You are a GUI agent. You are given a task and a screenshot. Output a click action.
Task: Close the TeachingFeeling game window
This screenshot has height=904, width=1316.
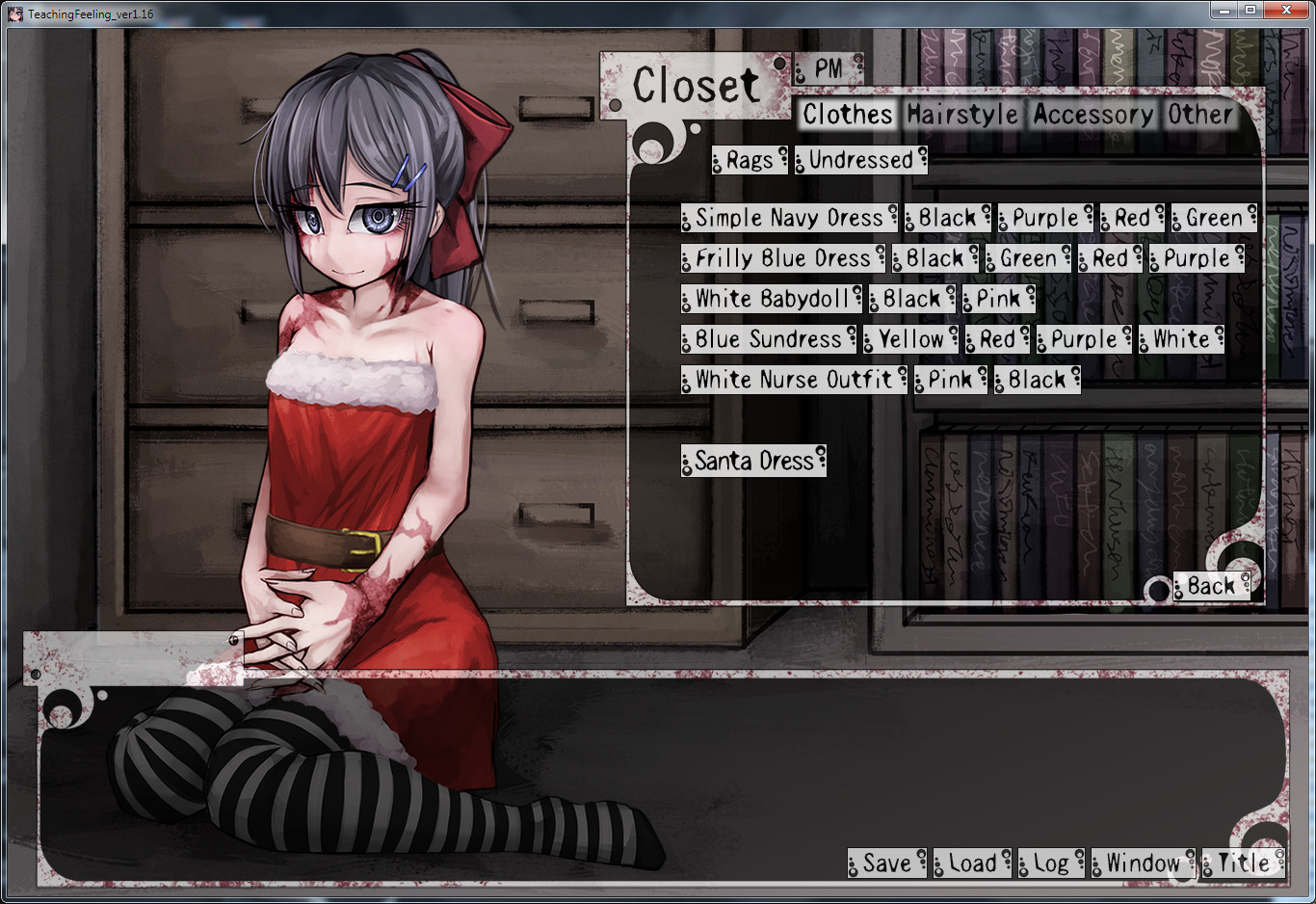click(x=1287, y=10)
